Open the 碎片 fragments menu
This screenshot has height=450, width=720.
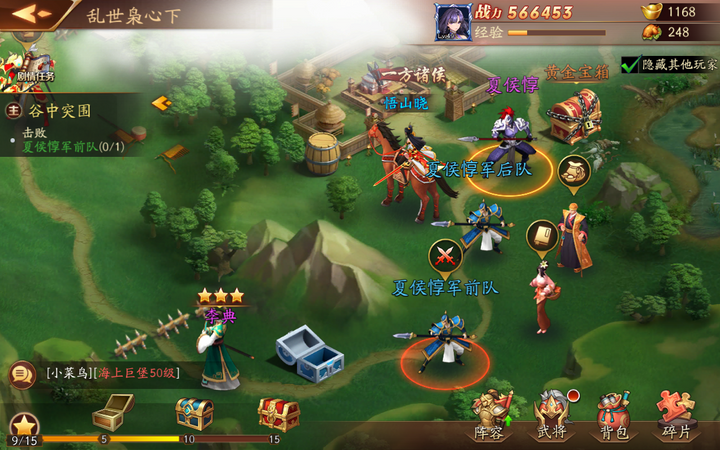click(x=675, y=416)
